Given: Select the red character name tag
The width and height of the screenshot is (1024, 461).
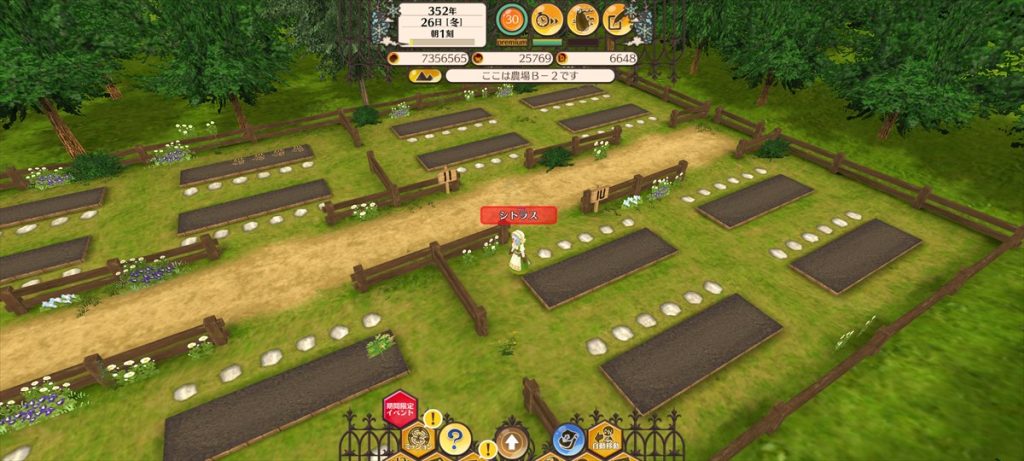Looking at the screenshot, I should [518, 214].
